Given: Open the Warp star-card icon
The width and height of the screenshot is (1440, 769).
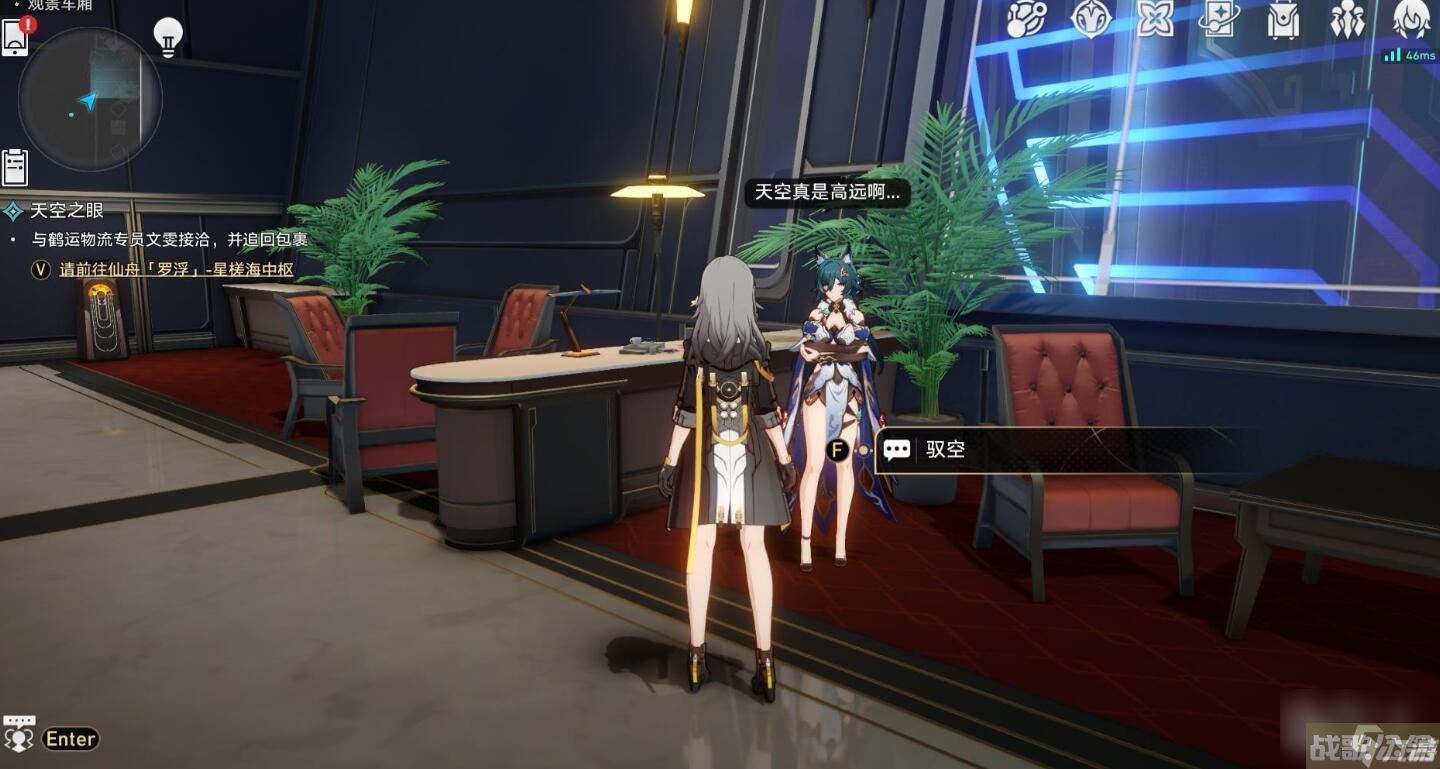Looking at the screenshot, I should 1219,19.
